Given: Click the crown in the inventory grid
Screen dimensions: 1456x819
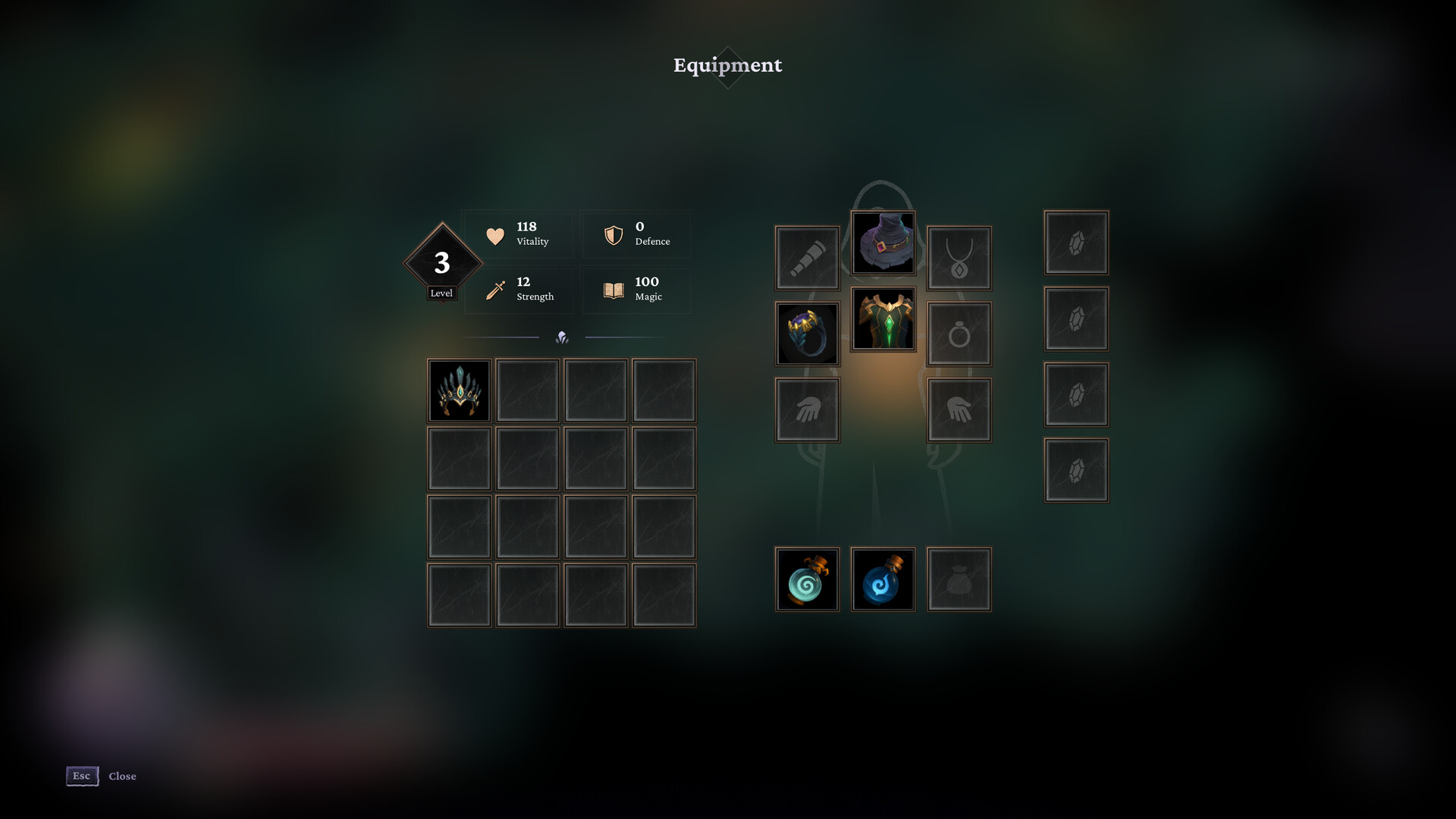Looking at the screenshot, I should 459,391.
